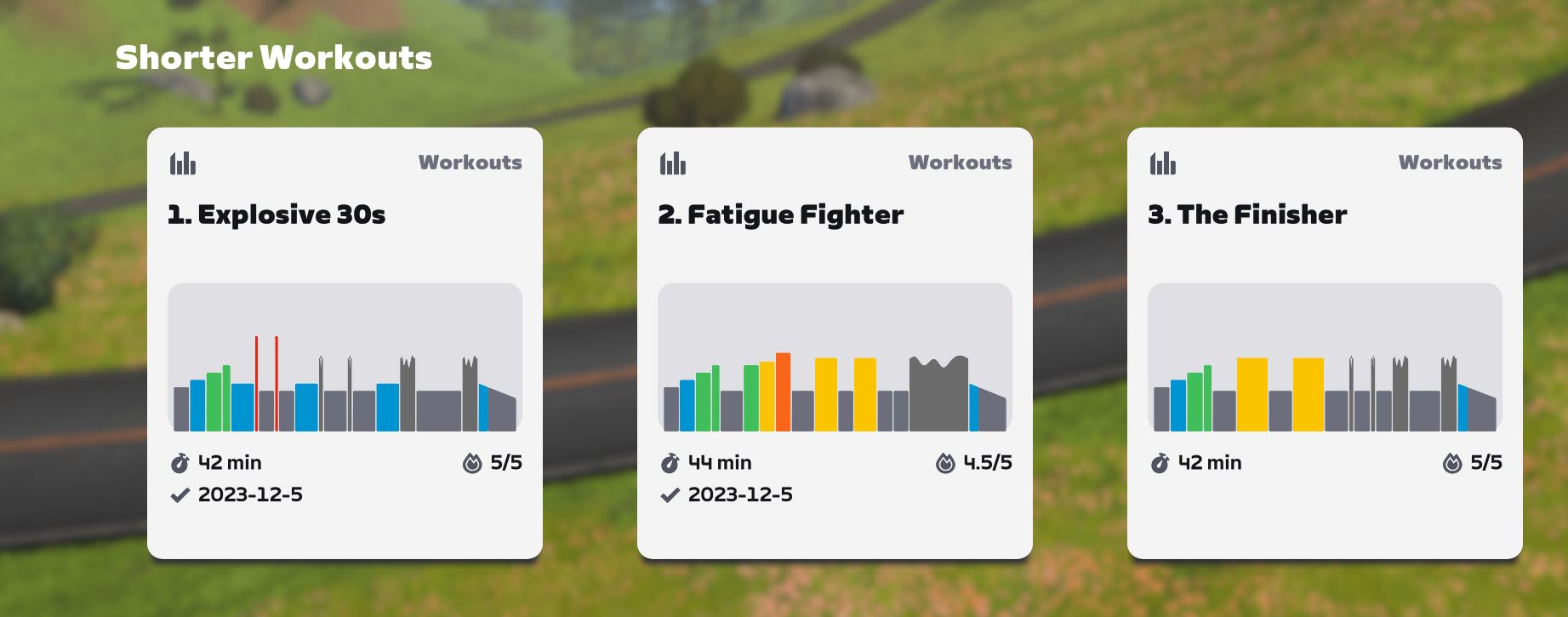This screenshot has height=617, width=1568.
Task: Click the bar chart icon on Explosive 30s card
Action: (x=184, y=163)
